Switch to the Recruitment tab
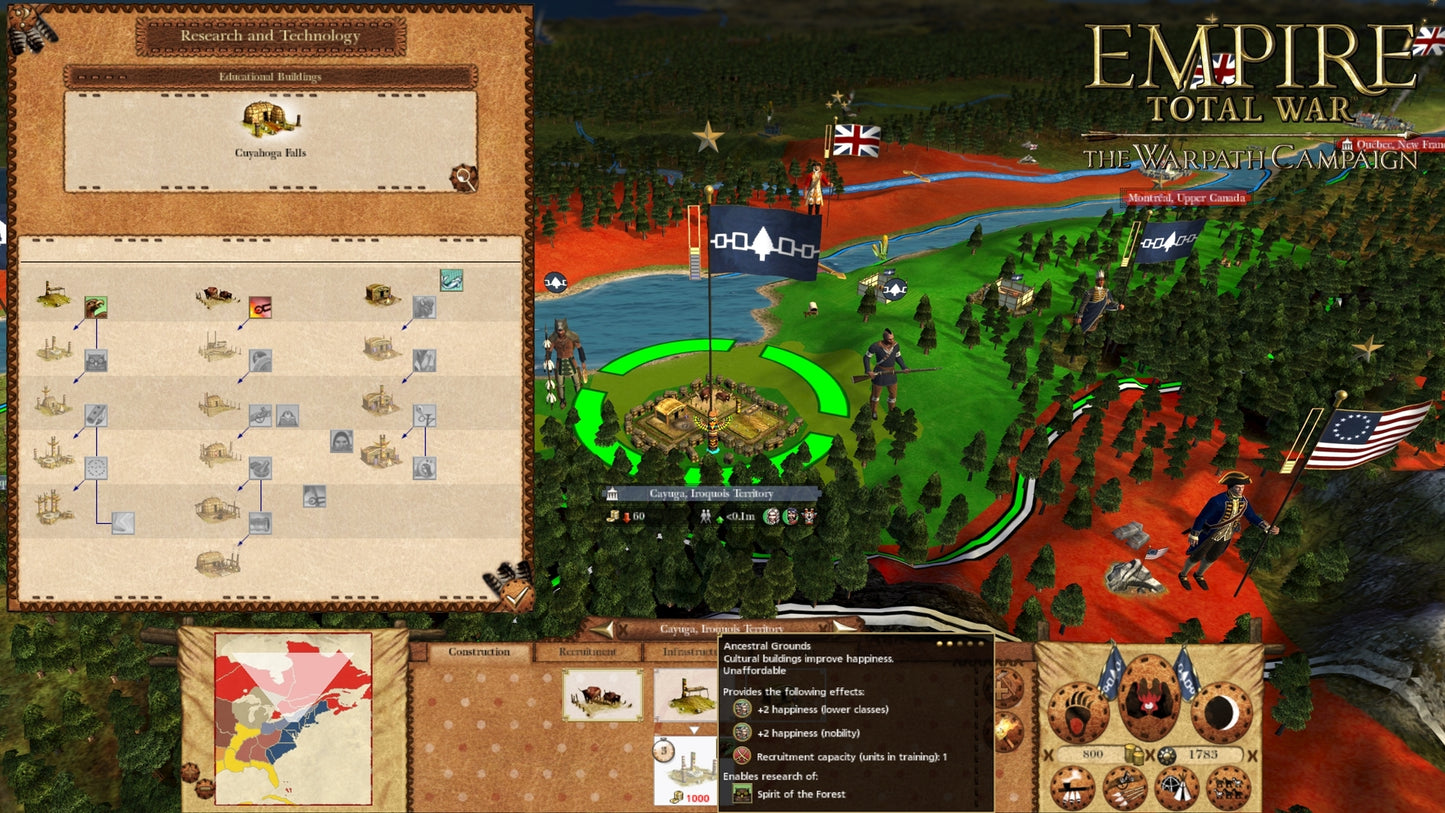1445x813 pixels. pyautogui.click(x=587, y=651)
